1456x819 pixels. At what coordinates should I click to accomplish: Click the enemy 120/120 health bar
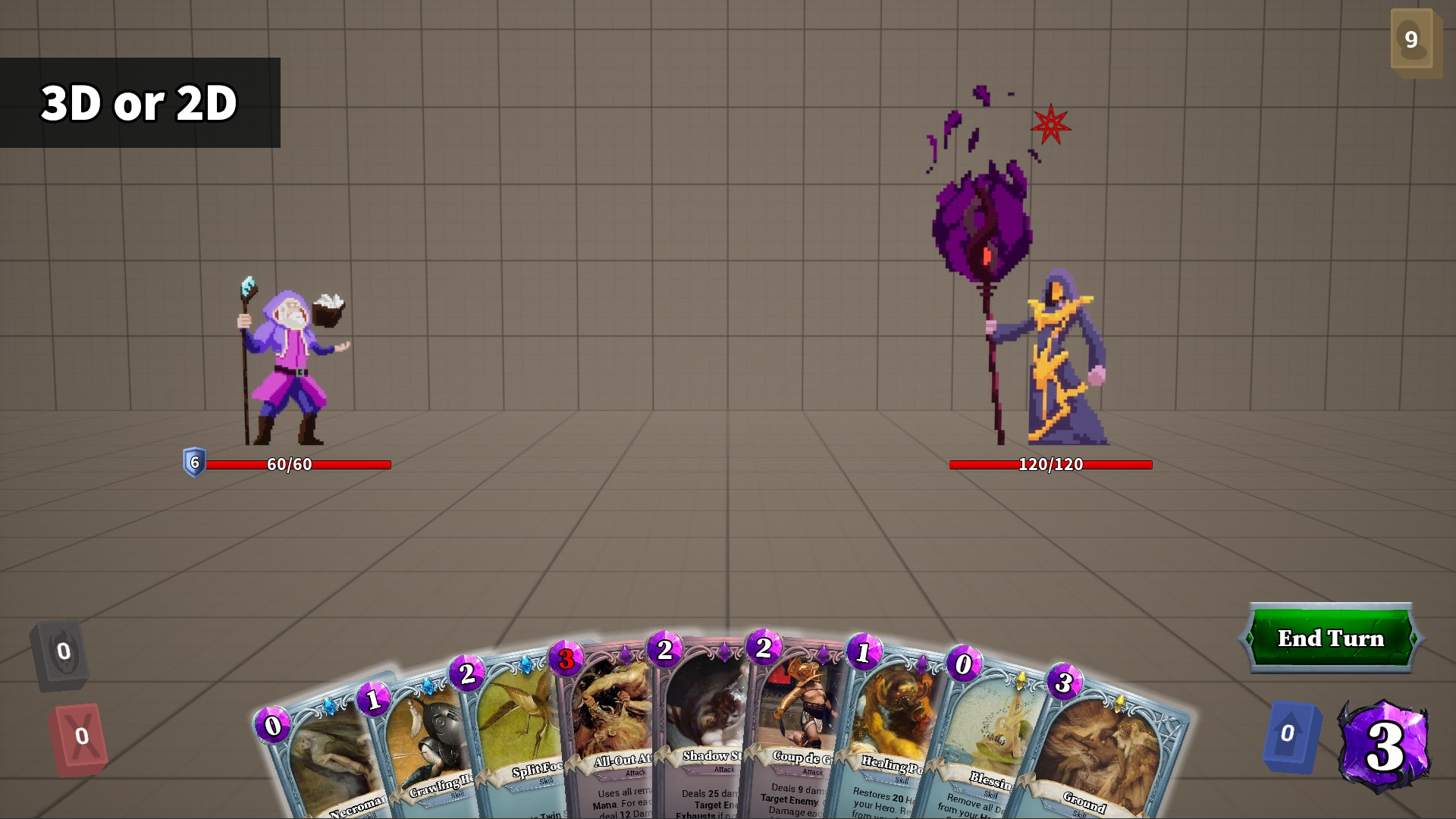[x=1050, y=466]
